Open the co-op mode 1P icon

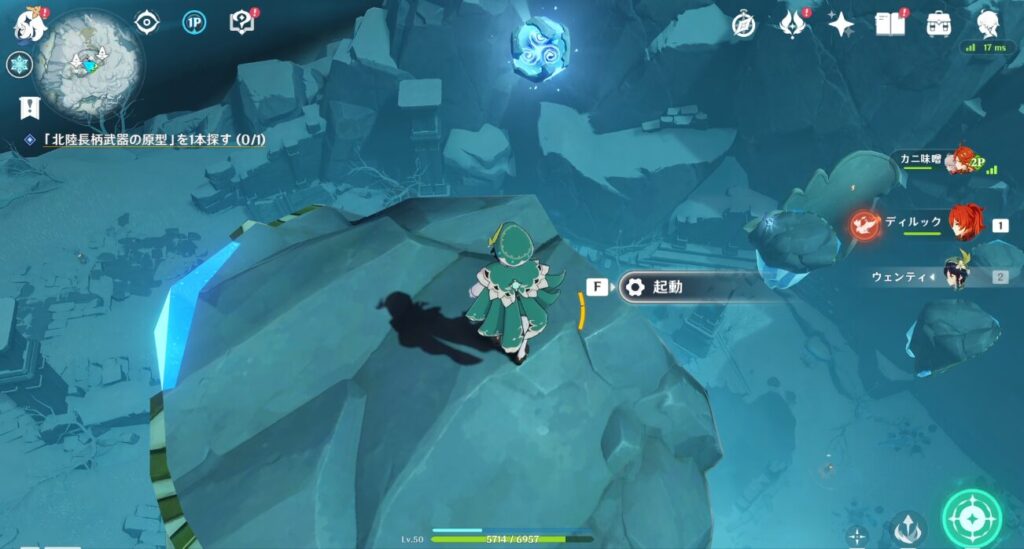(194, 22)
